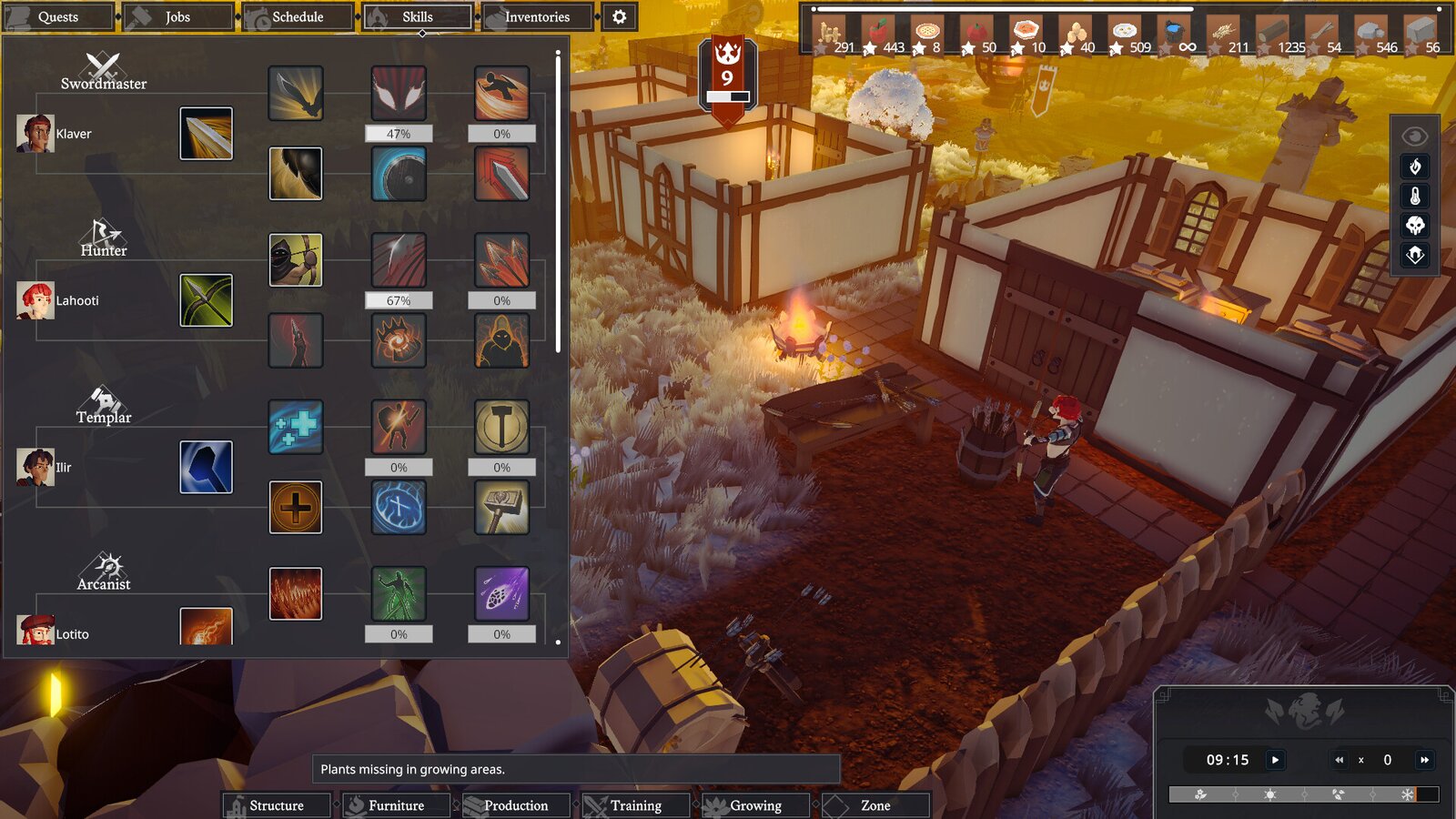This screenshot has width=1456, height=819.
Task: Select the Templar golden plus skill
Action: [296, 507]
